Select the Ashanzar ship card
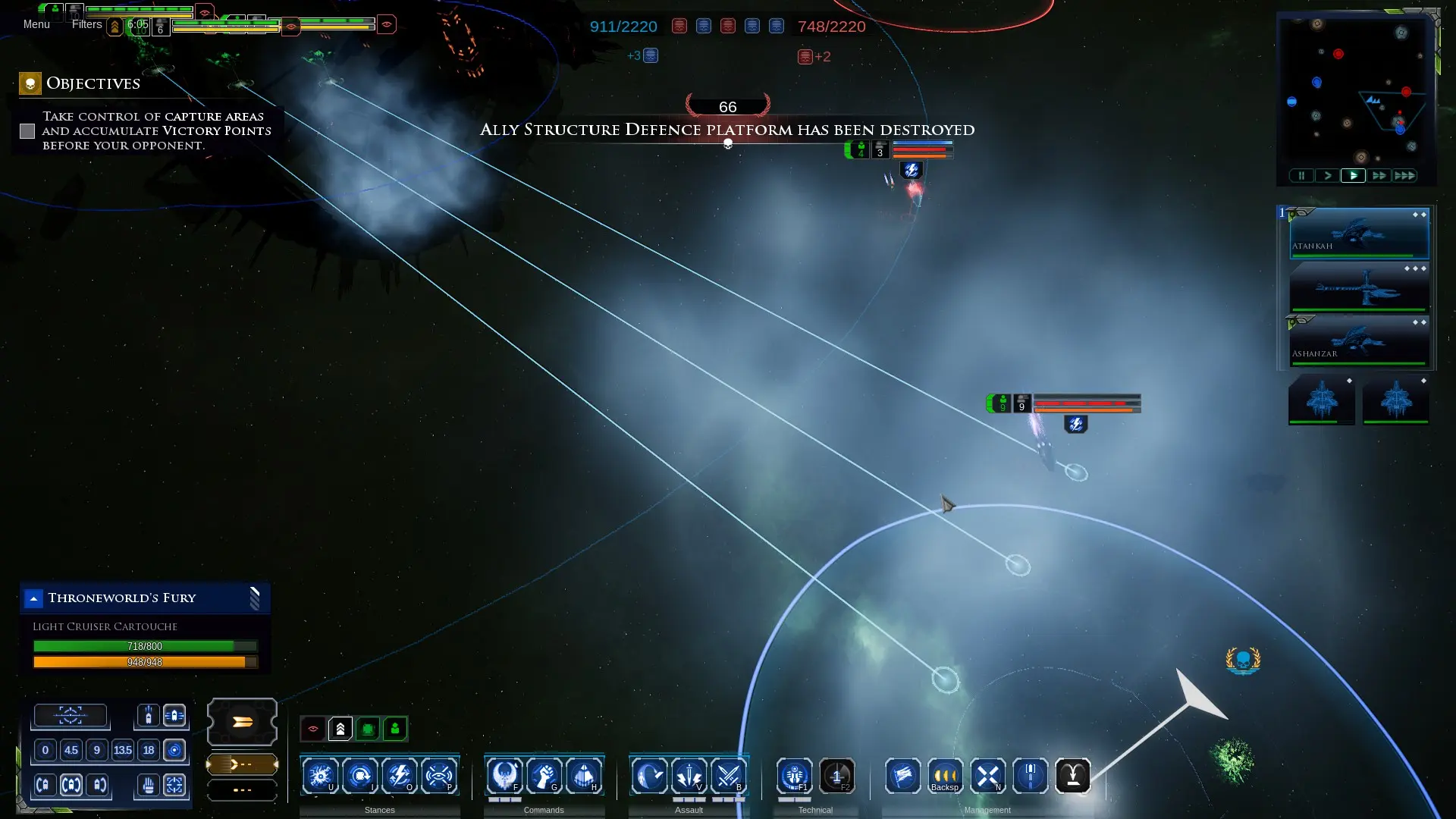Screen dimensions: 1456x819 [1359, 342]
